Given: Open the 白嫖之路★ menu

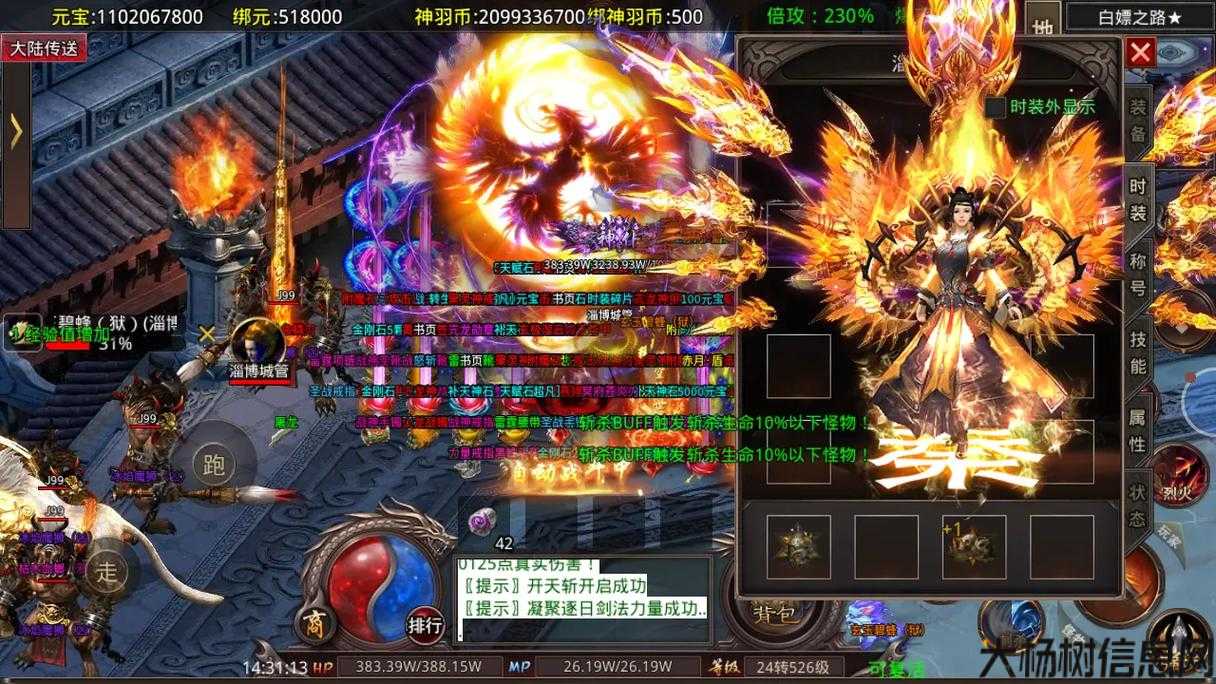Looking at the screenshot, I should (x=1139, y=16).
